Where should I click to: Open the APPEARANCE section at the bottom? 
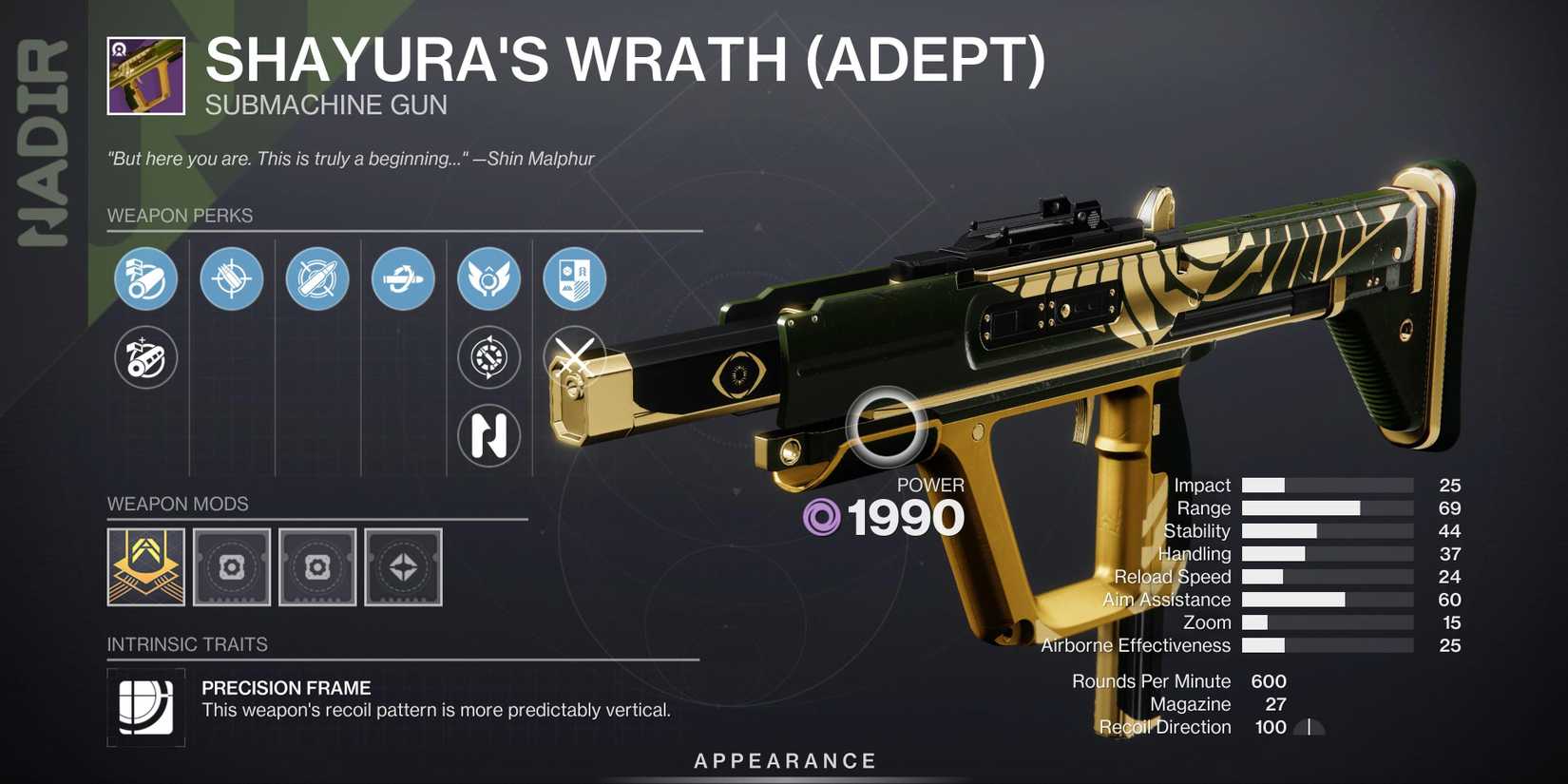point(784,760)
